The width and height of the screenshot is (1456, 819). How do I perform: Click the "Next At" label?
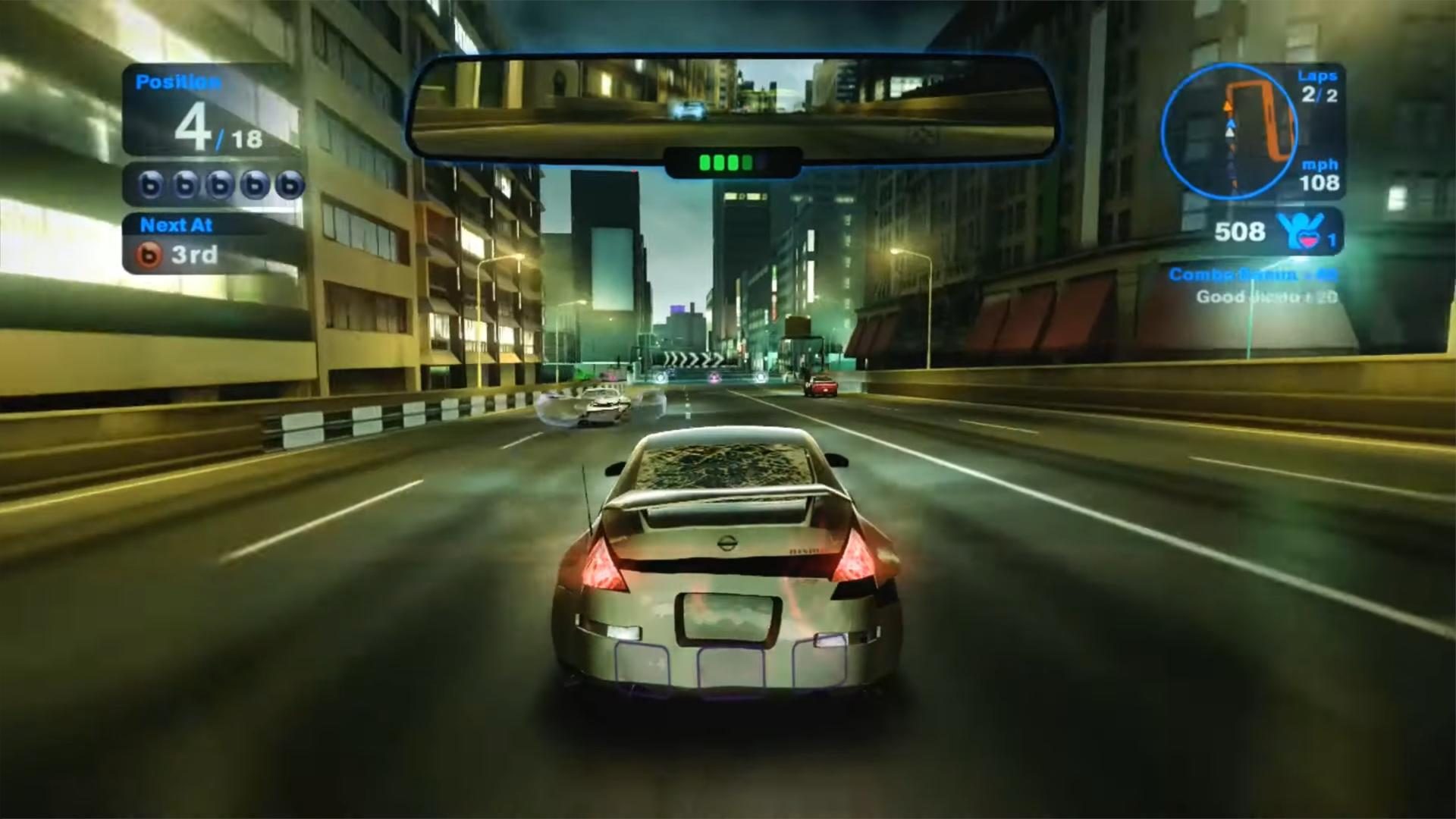coord(177,224)
